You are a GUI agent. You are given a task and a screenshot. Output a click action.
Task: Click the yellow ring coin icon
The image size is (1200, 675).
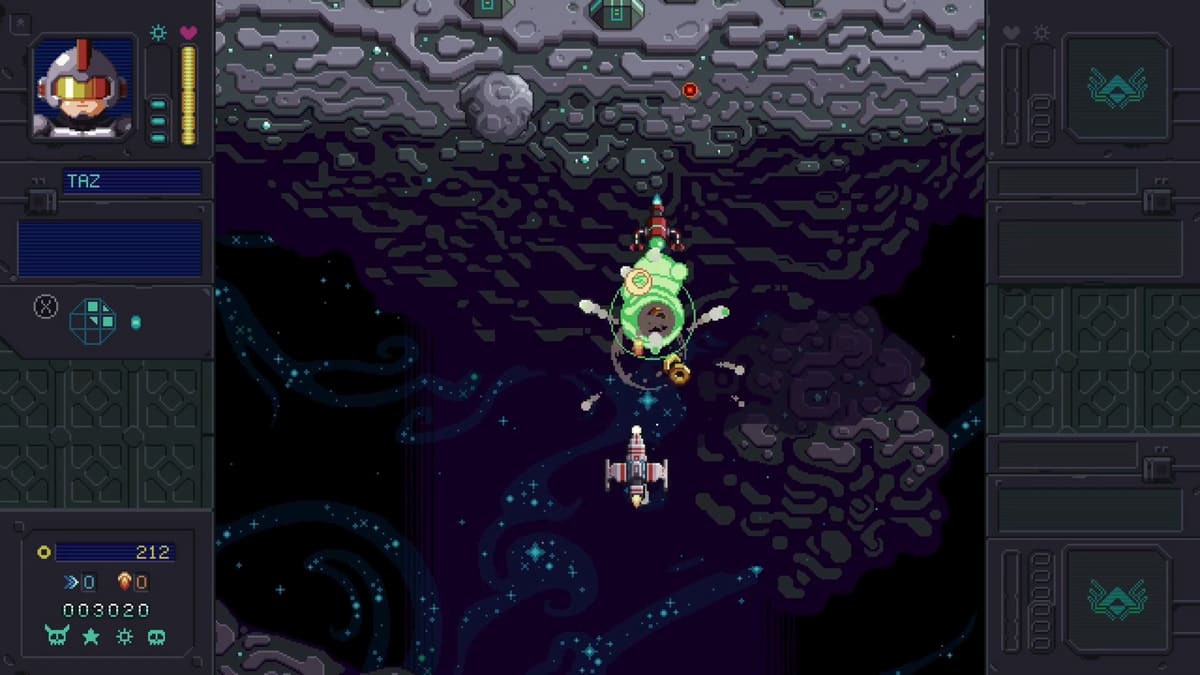coord(44,552)
